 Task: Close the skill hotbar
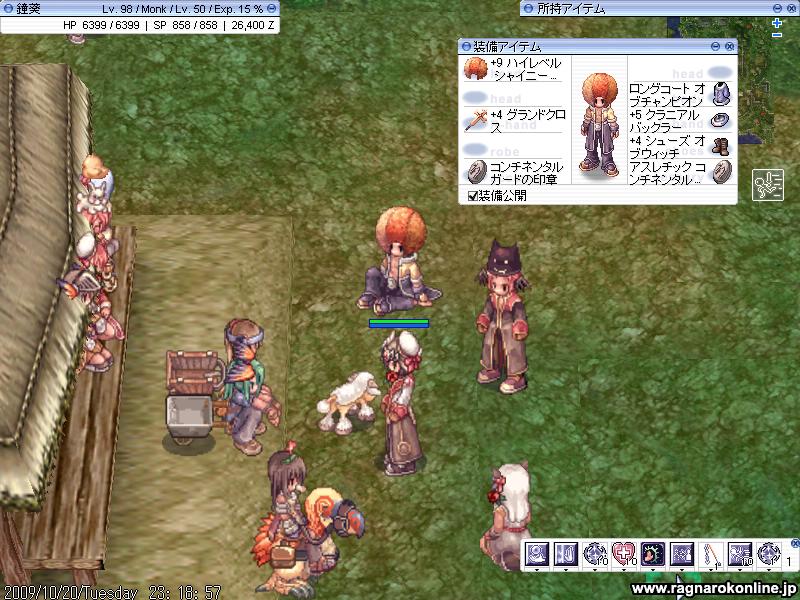(793, 545)
